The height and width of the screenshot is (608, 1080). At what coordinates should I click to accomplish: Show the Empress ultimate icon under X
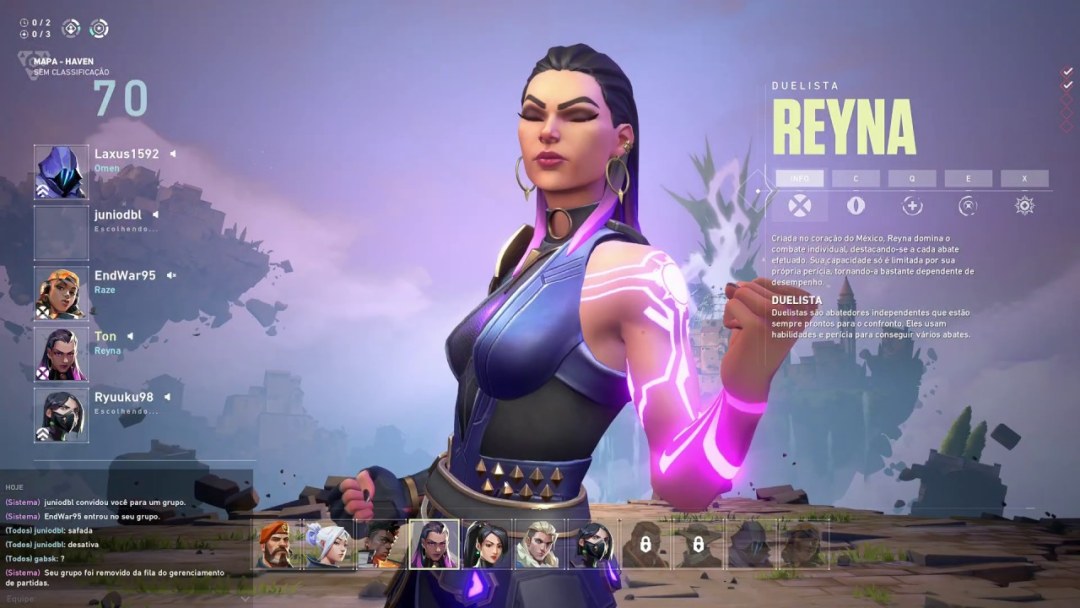[1024, 205]
